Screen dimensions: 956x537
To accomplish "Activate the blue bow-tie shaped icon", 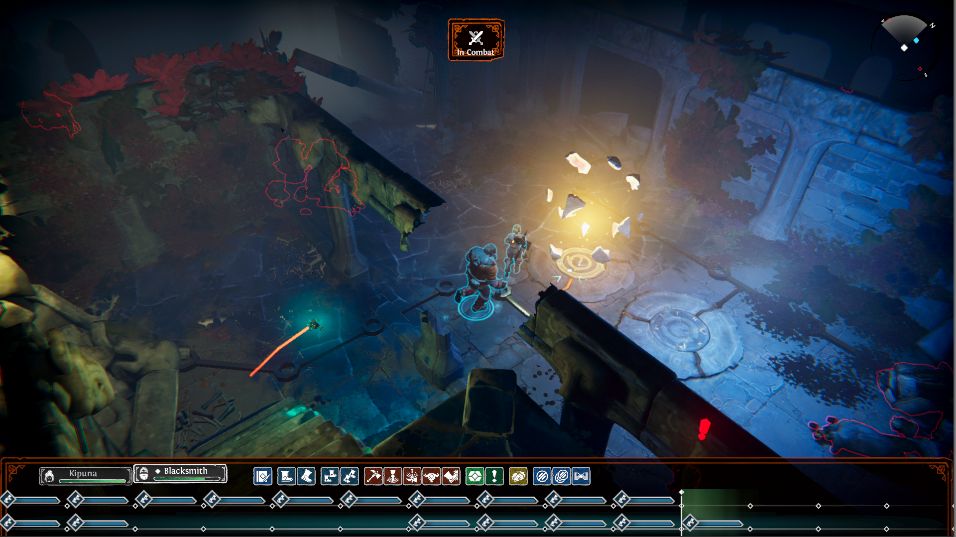I will (580, 476).
